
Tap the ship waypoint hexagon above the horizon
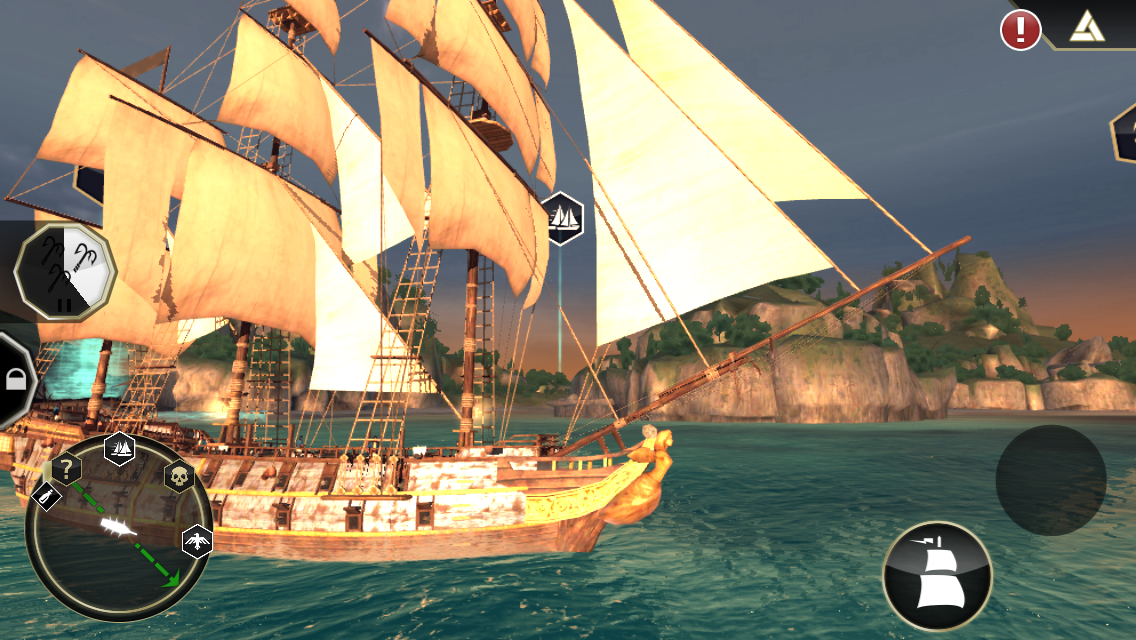562,217
